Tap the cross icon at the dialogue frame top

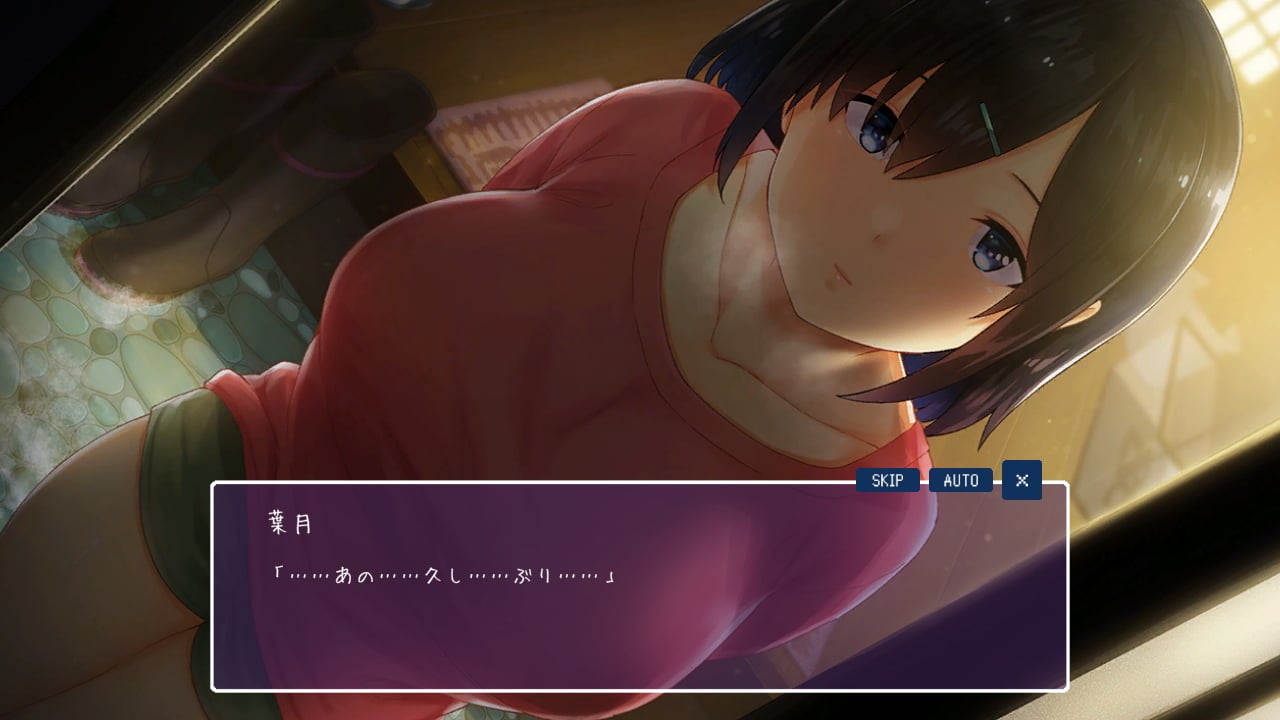point(1021,480)
